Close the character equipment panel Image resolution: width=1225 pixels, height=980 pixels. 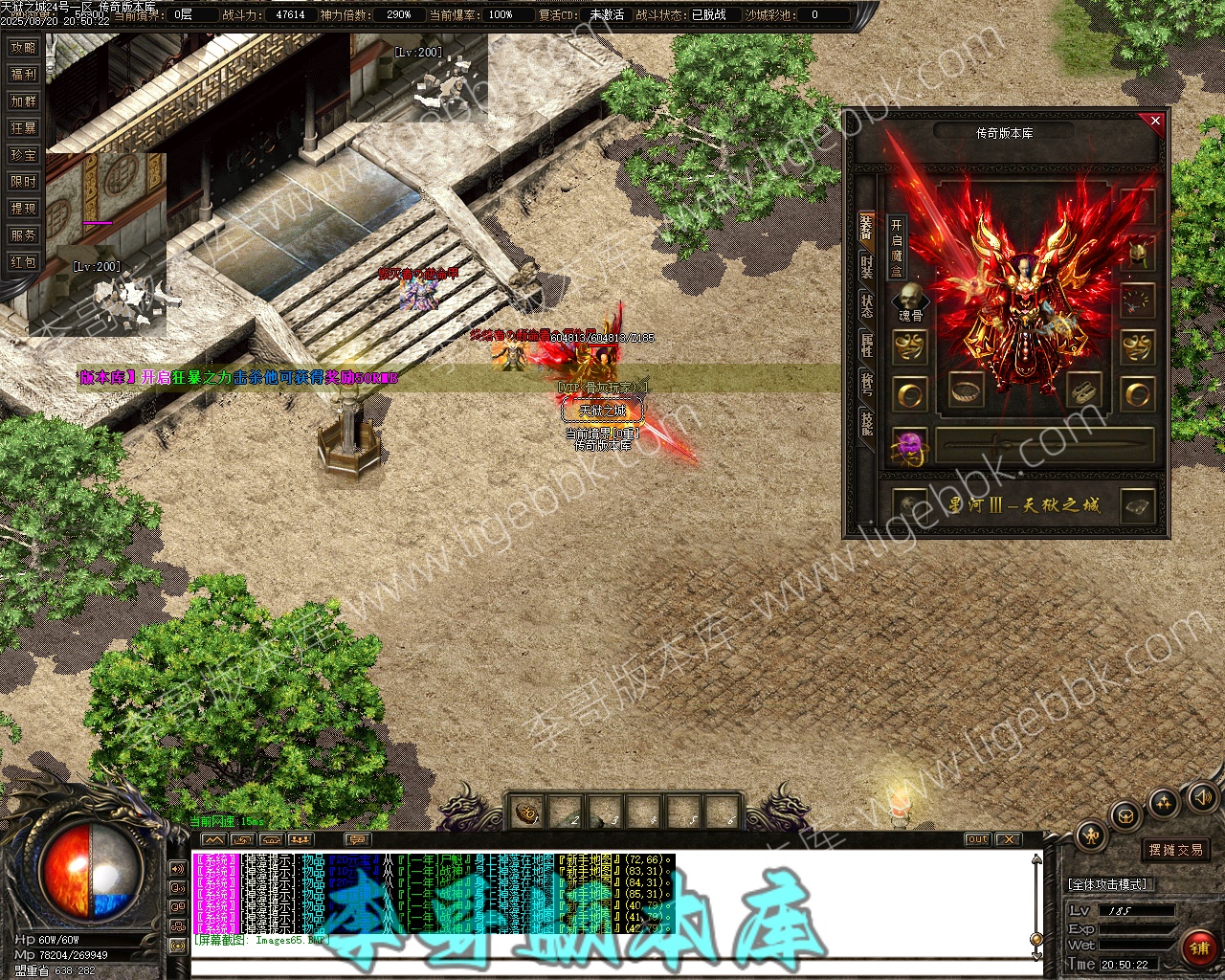1155,122
